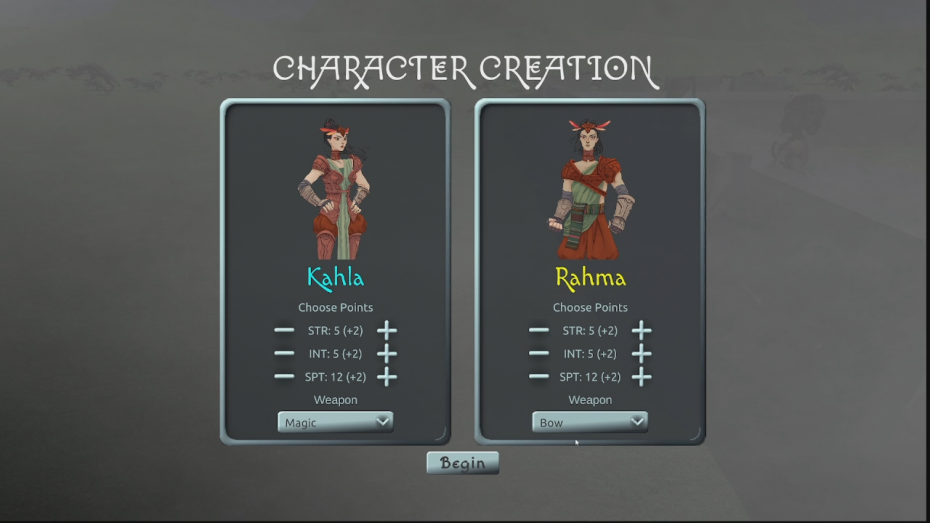930x523 pixels.
Task: Decrease Kahla's INT points
Action: [284, 353]
